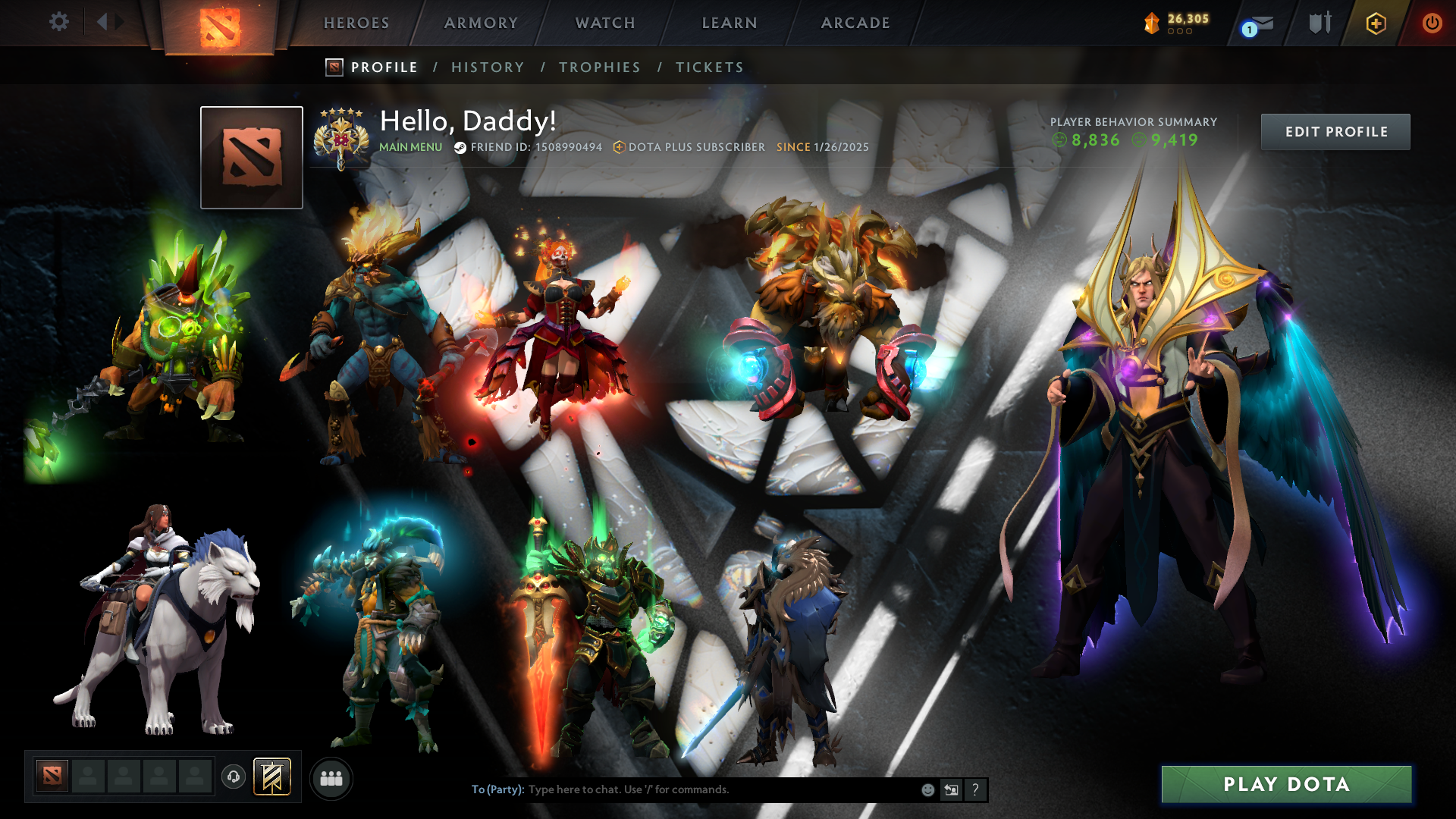Select the Arcade menu
1456x819 pixels.
855,23
